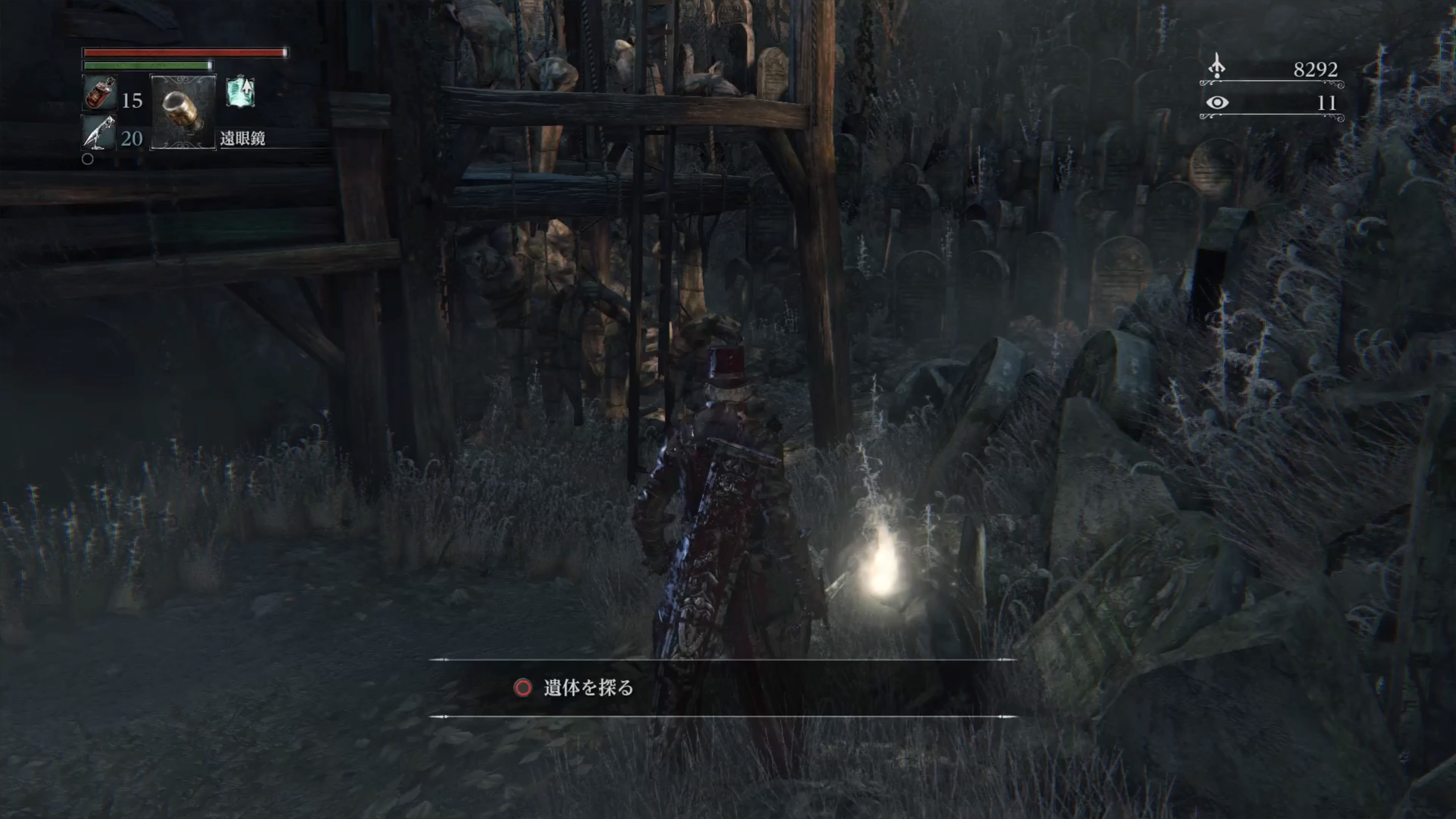
Task: Open the teal notebook icon
Action: pyautogui.click(x=241, y=92)
